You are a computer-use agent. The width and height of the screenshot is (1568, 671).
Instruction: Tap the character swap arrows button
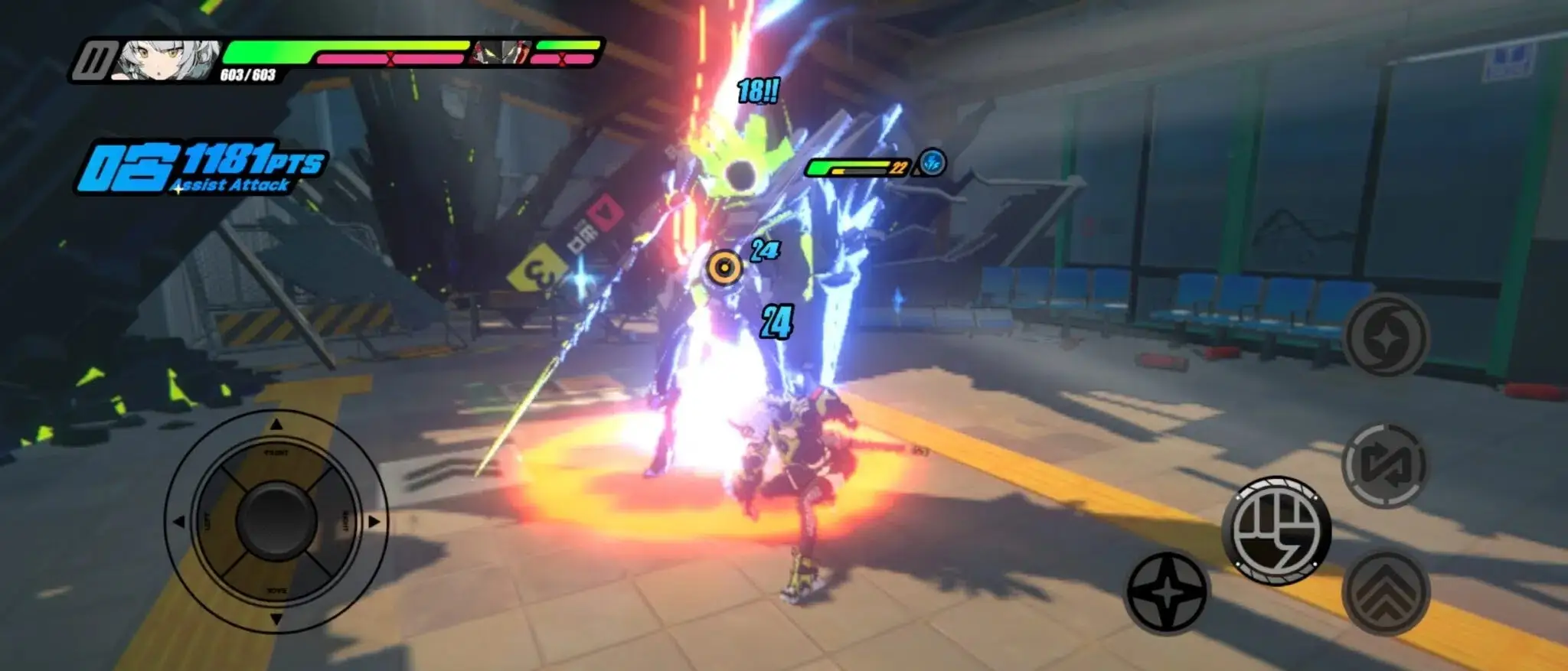click(x=1386, y=464)
